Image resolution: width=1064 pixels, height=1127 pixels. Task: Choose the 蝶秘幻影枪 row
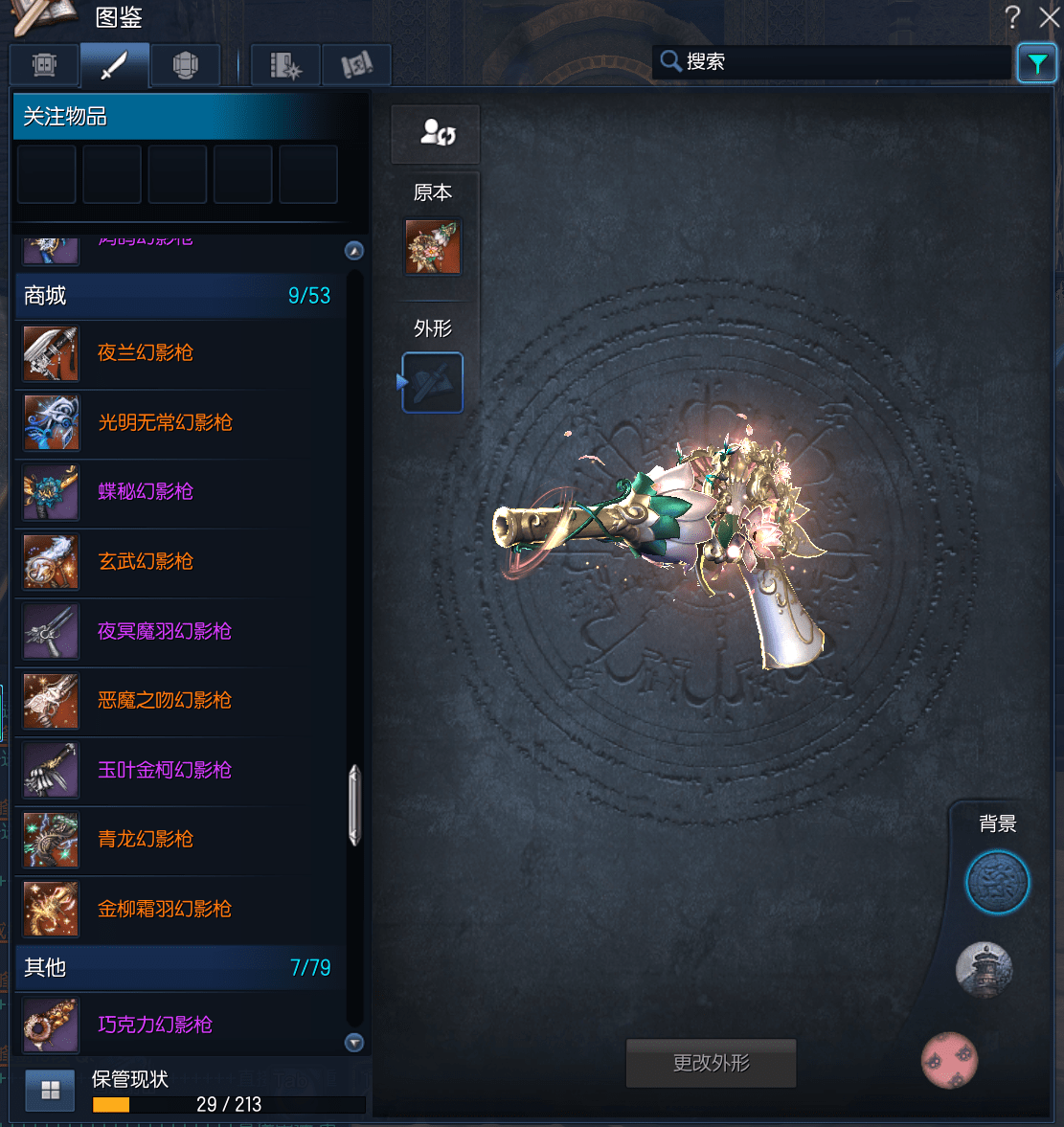point(146,492)
